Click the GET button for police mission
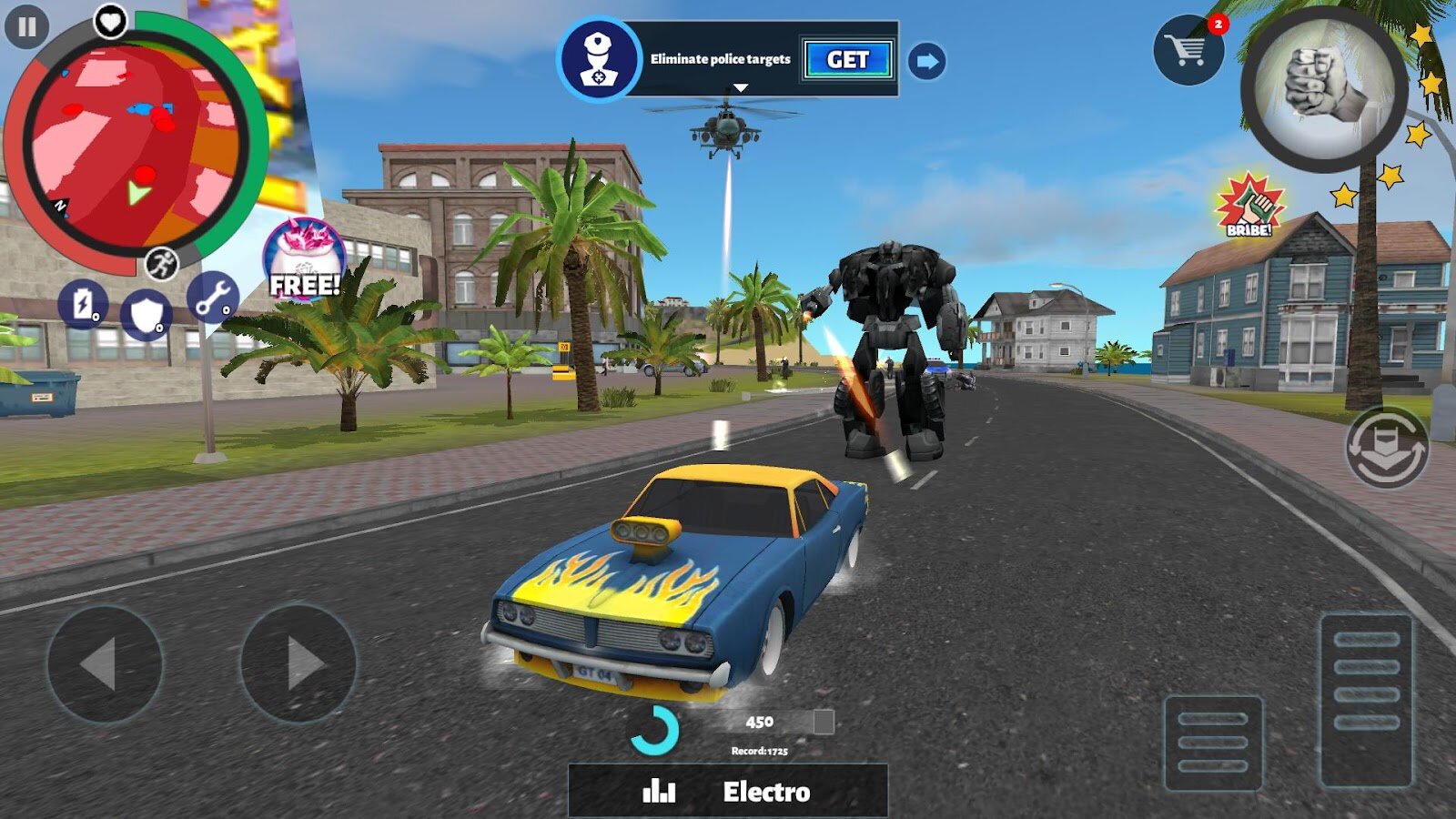Image resolution: width=1456 pixels, height=819 pixels. point(847,60)
